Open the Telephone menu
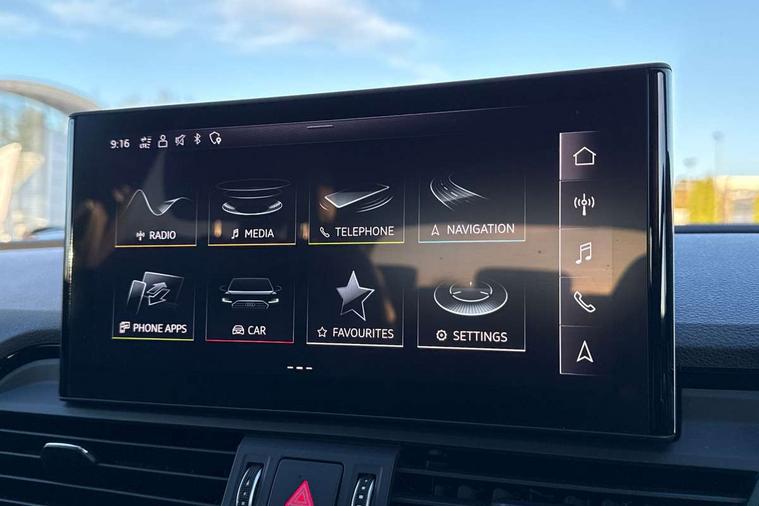Screen dimensions: 759x506 point(356,212)
